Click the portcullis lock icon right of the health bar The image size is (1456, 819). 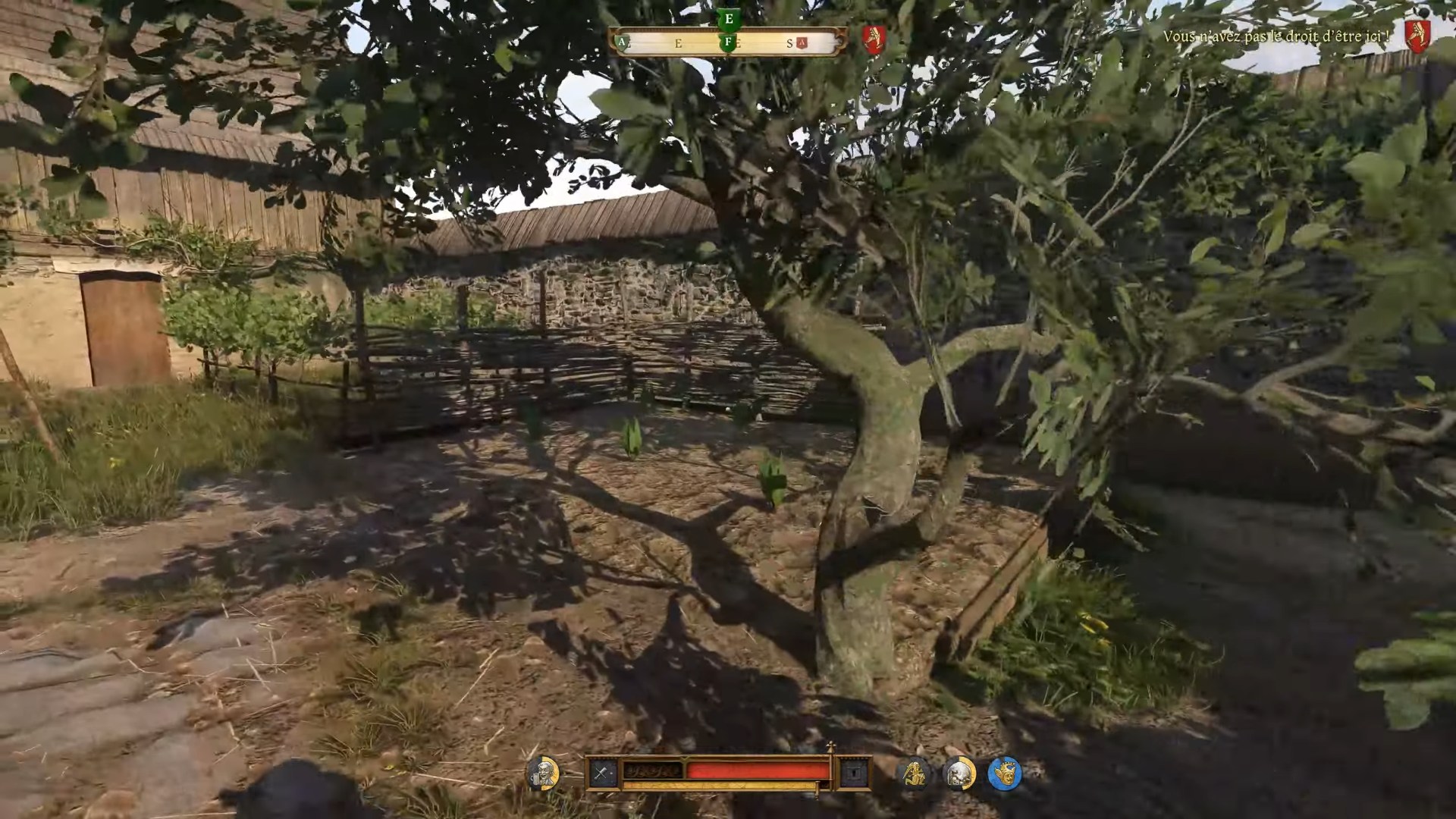click(855, 773)
